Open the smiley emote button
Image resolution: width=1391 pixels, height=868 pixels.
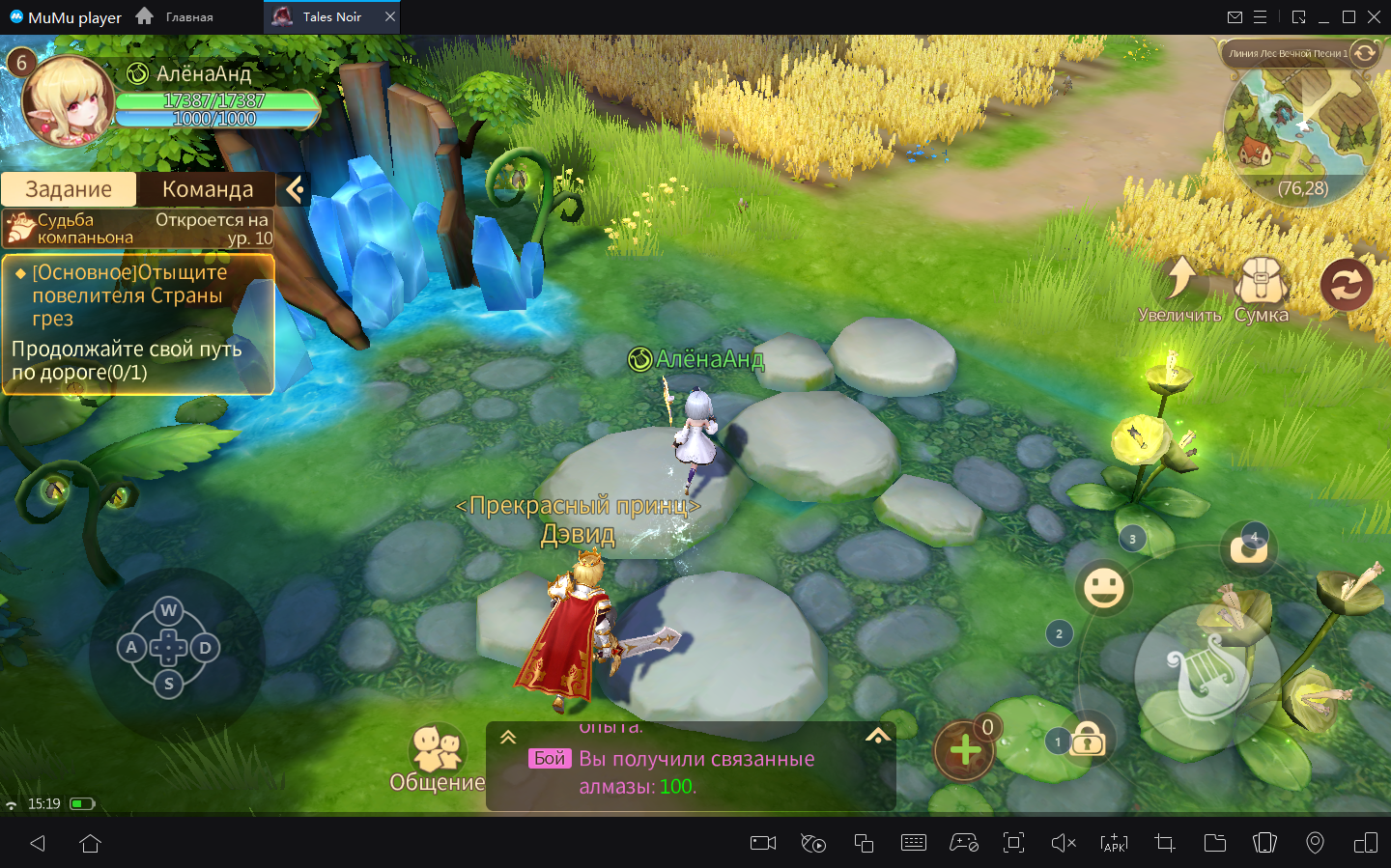pos(1103,587)
